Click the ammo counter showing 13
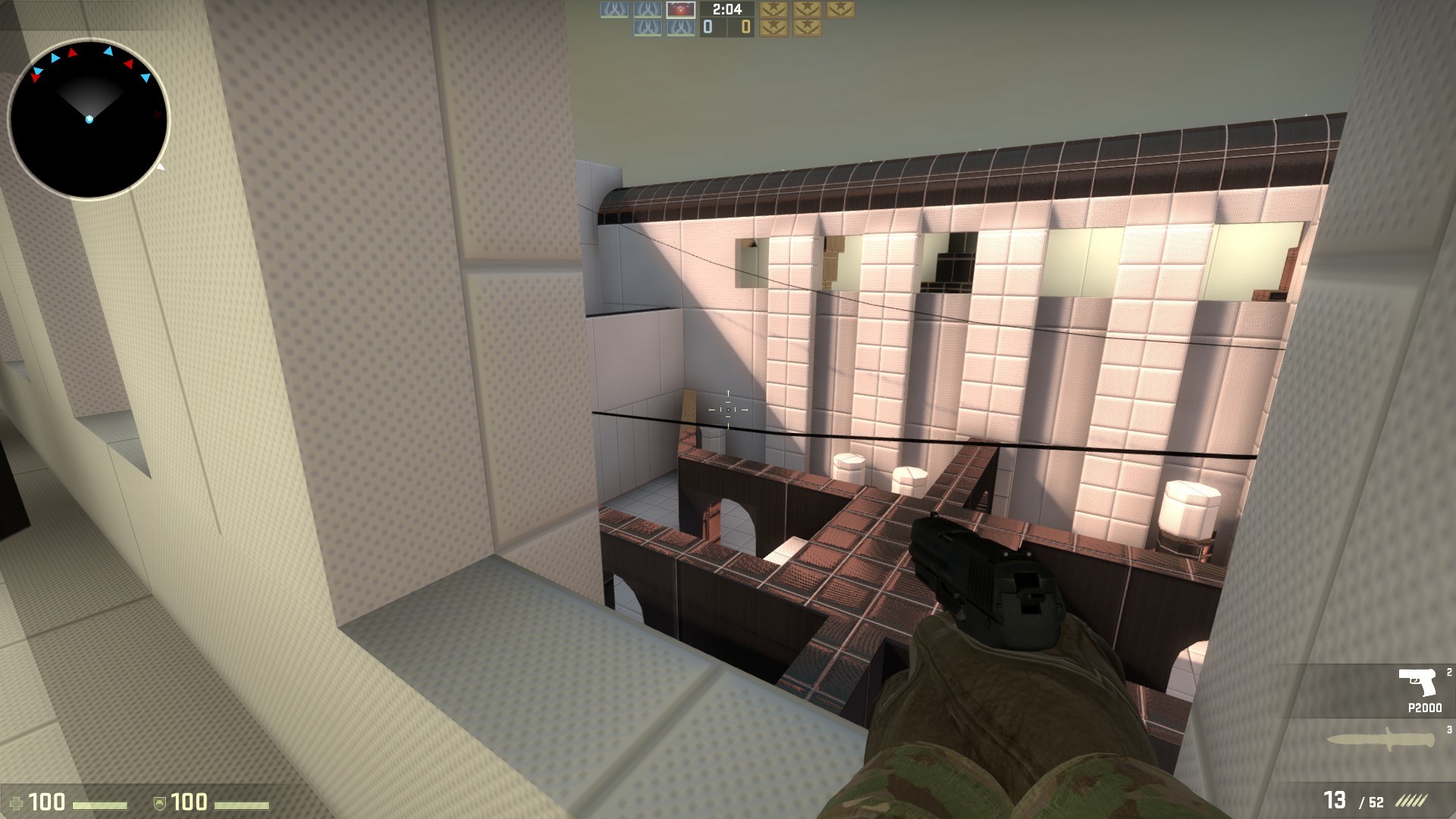This screenshot has width=1456, height=819. (1335, 799)
